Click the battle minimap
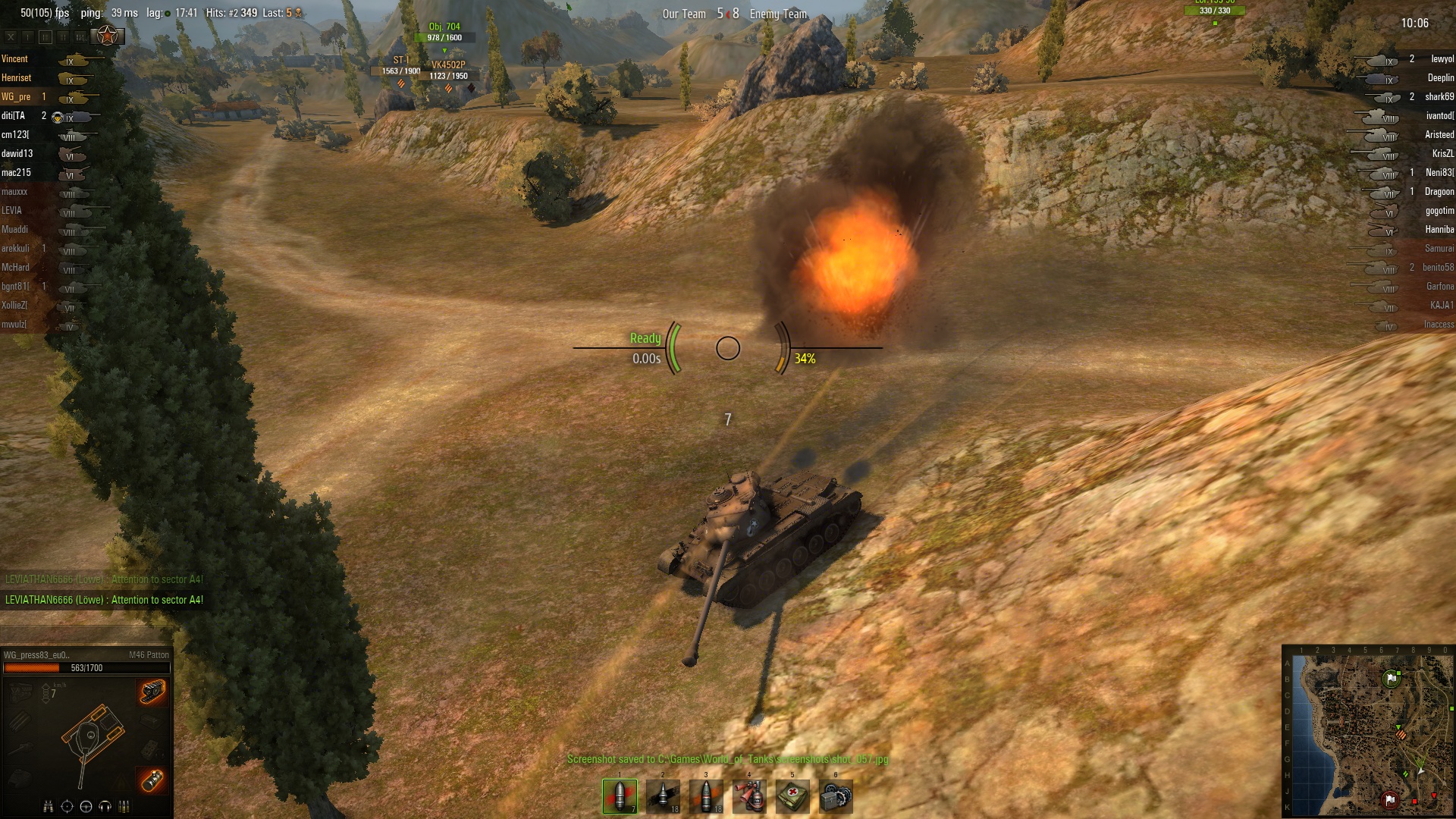 1367,730
